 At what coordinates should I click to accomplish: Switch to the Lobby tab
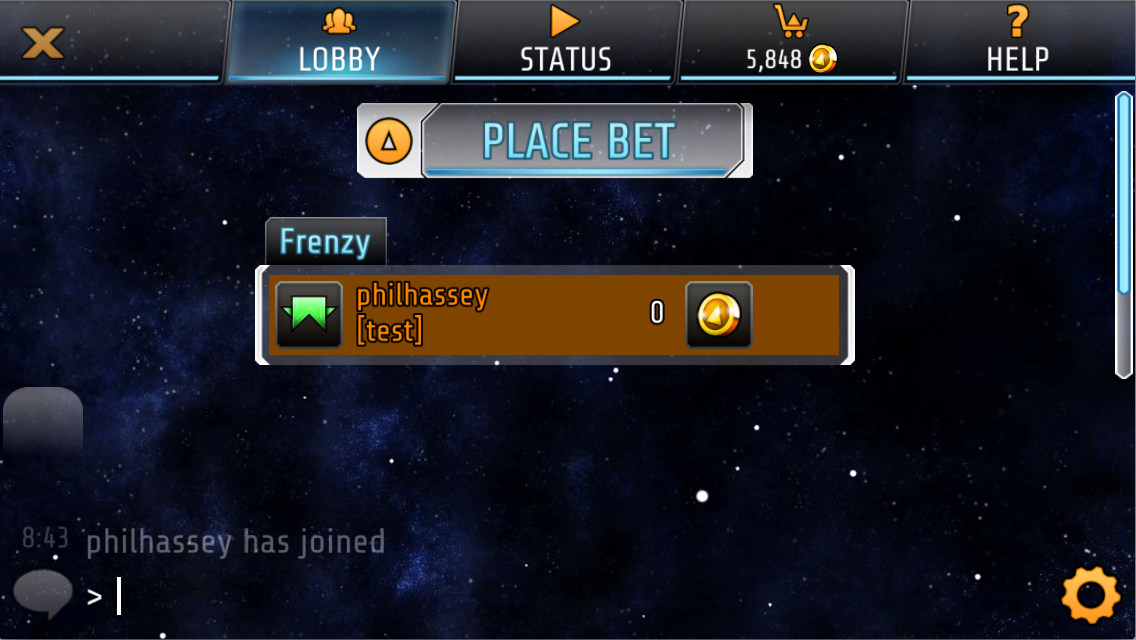340,42
